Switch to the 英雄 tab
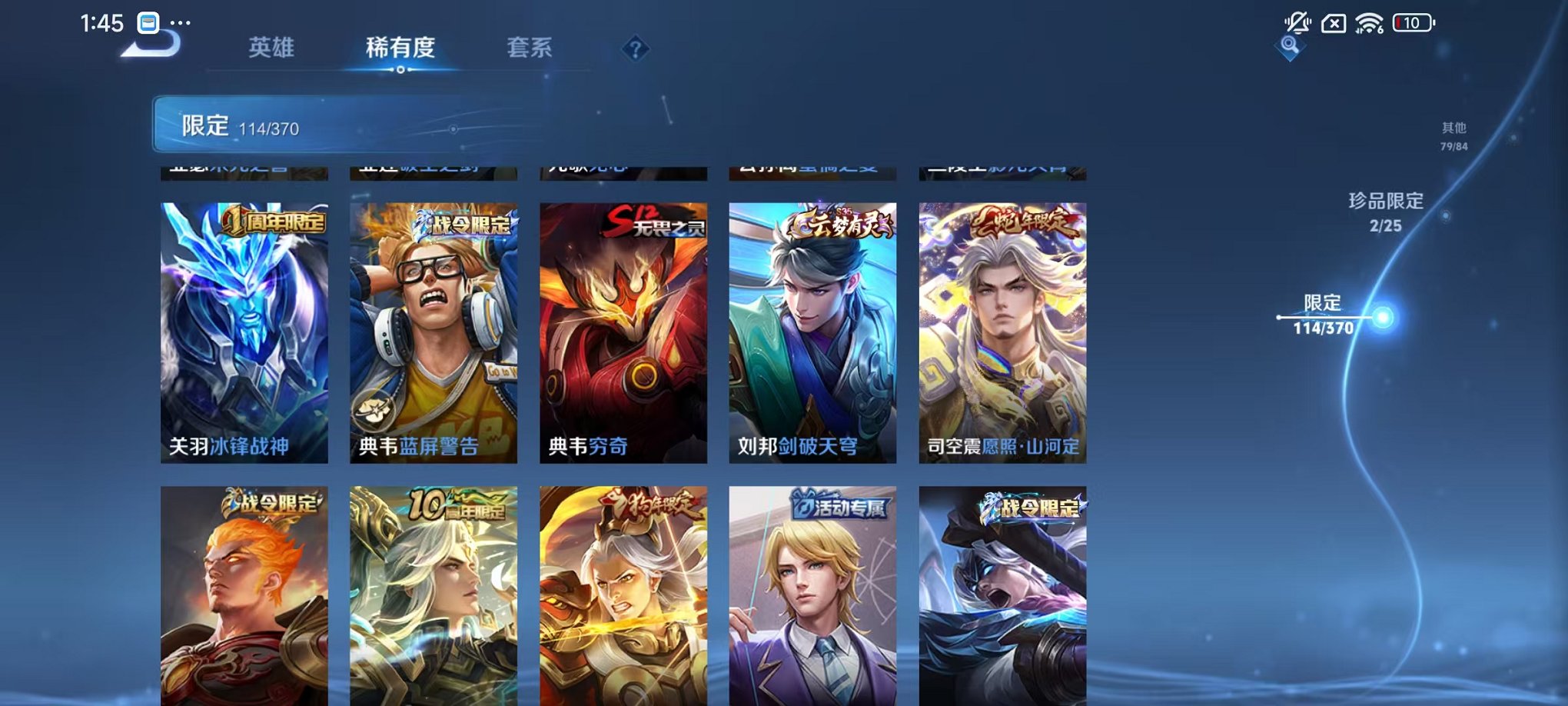This screenshot has width=1568, height=706. 270,48
